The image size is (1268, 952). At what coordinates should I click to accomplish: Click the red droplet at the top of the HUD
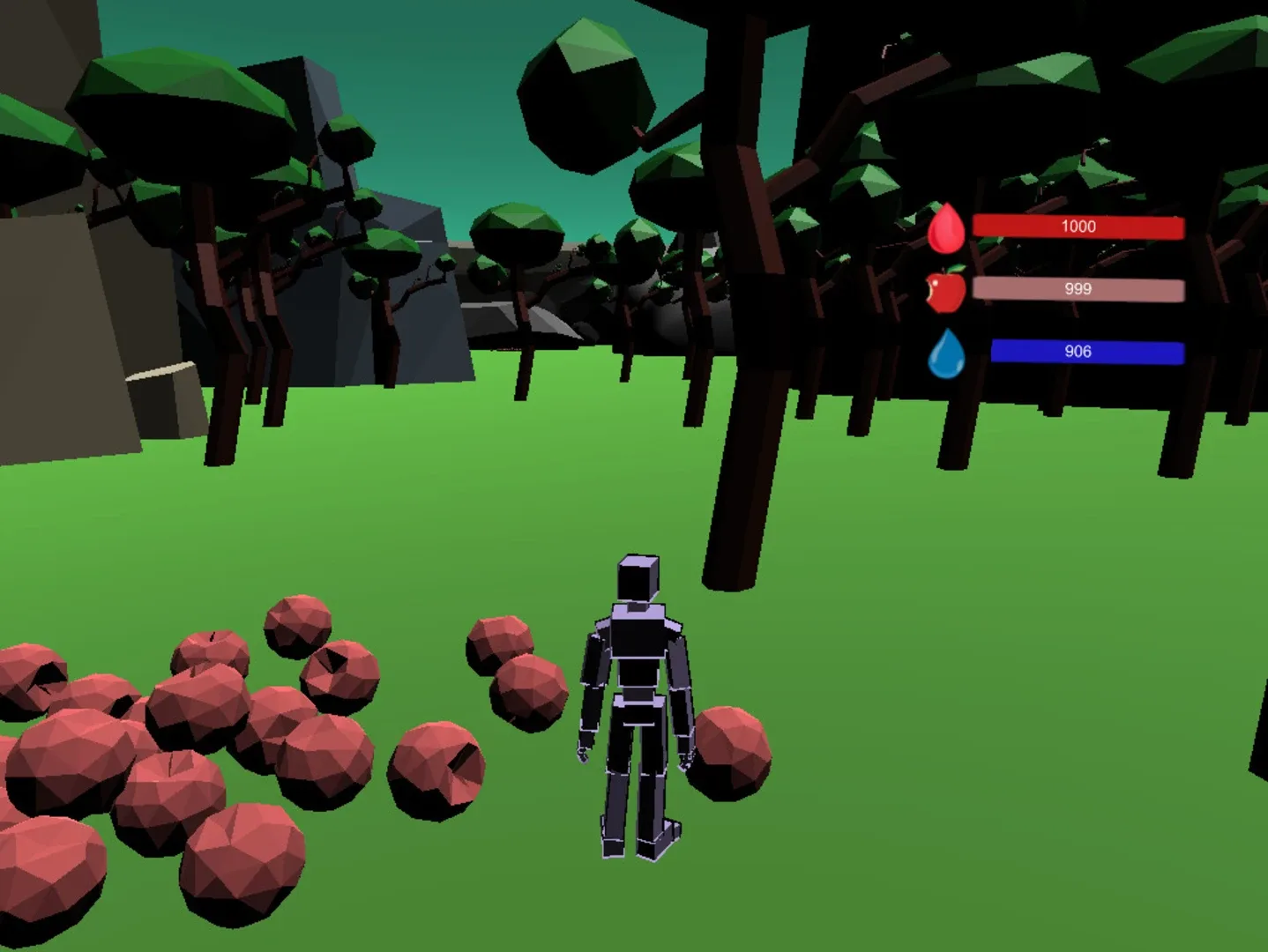(947, 227)
